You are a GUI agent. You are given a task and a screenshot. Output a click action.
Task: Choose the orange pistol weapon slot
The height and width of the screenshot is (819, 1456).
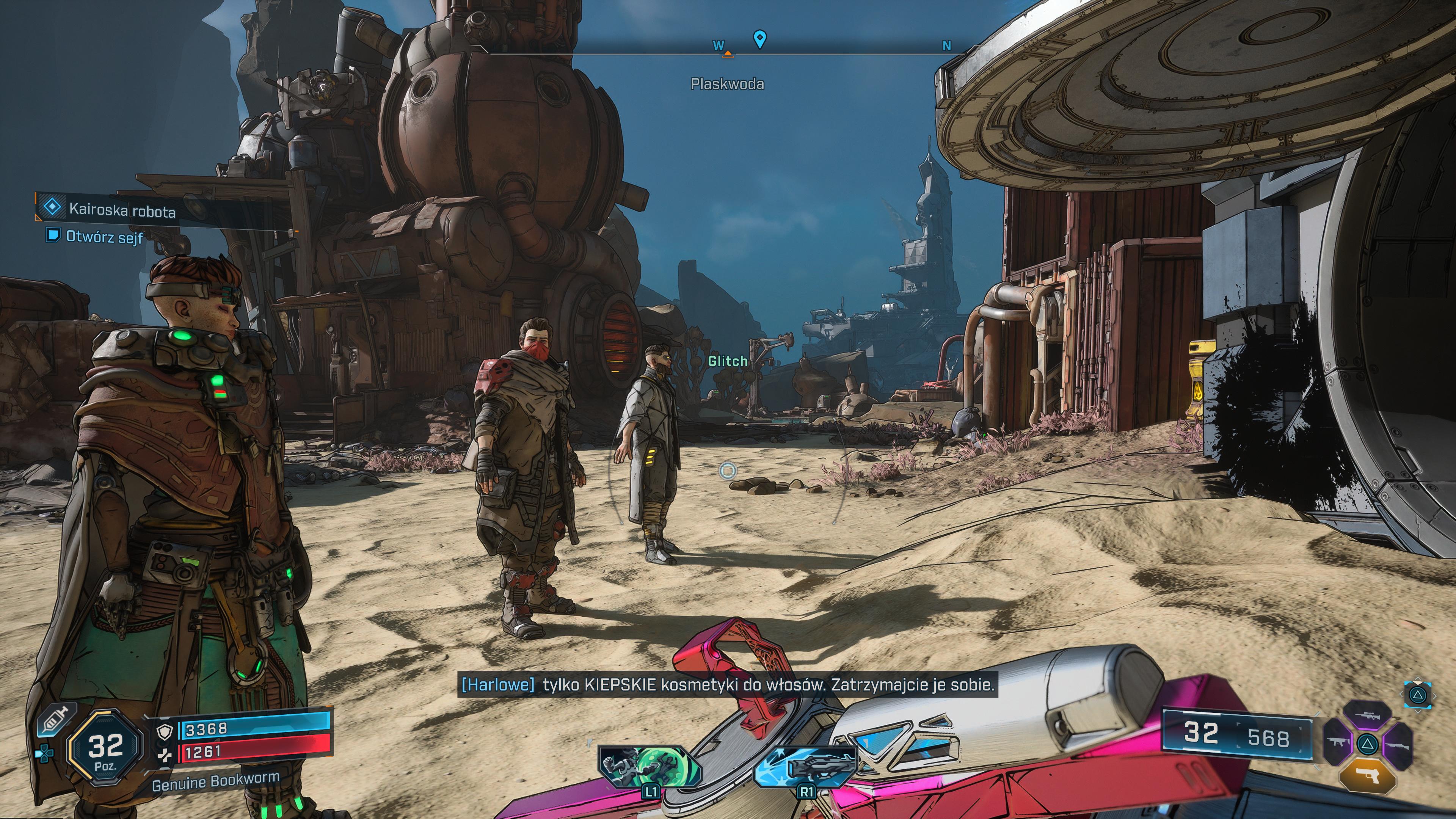pos(1367,774)
